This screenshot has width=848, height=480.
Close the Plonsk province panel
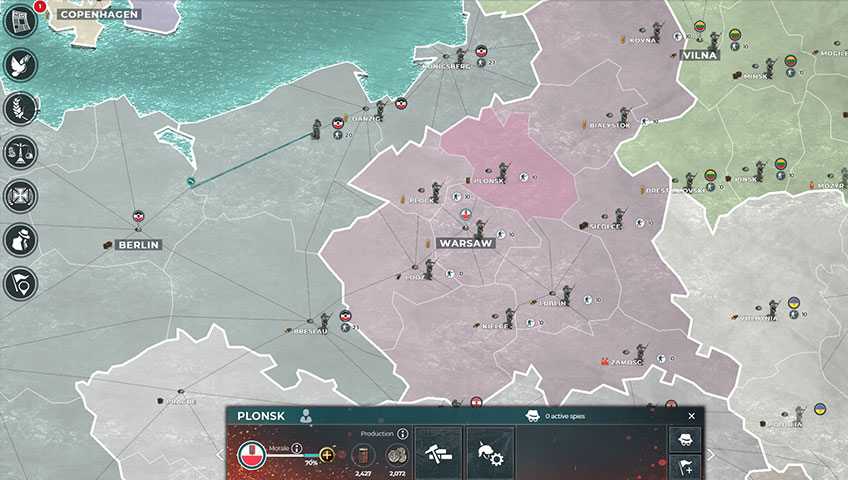[x=691, y=416]
